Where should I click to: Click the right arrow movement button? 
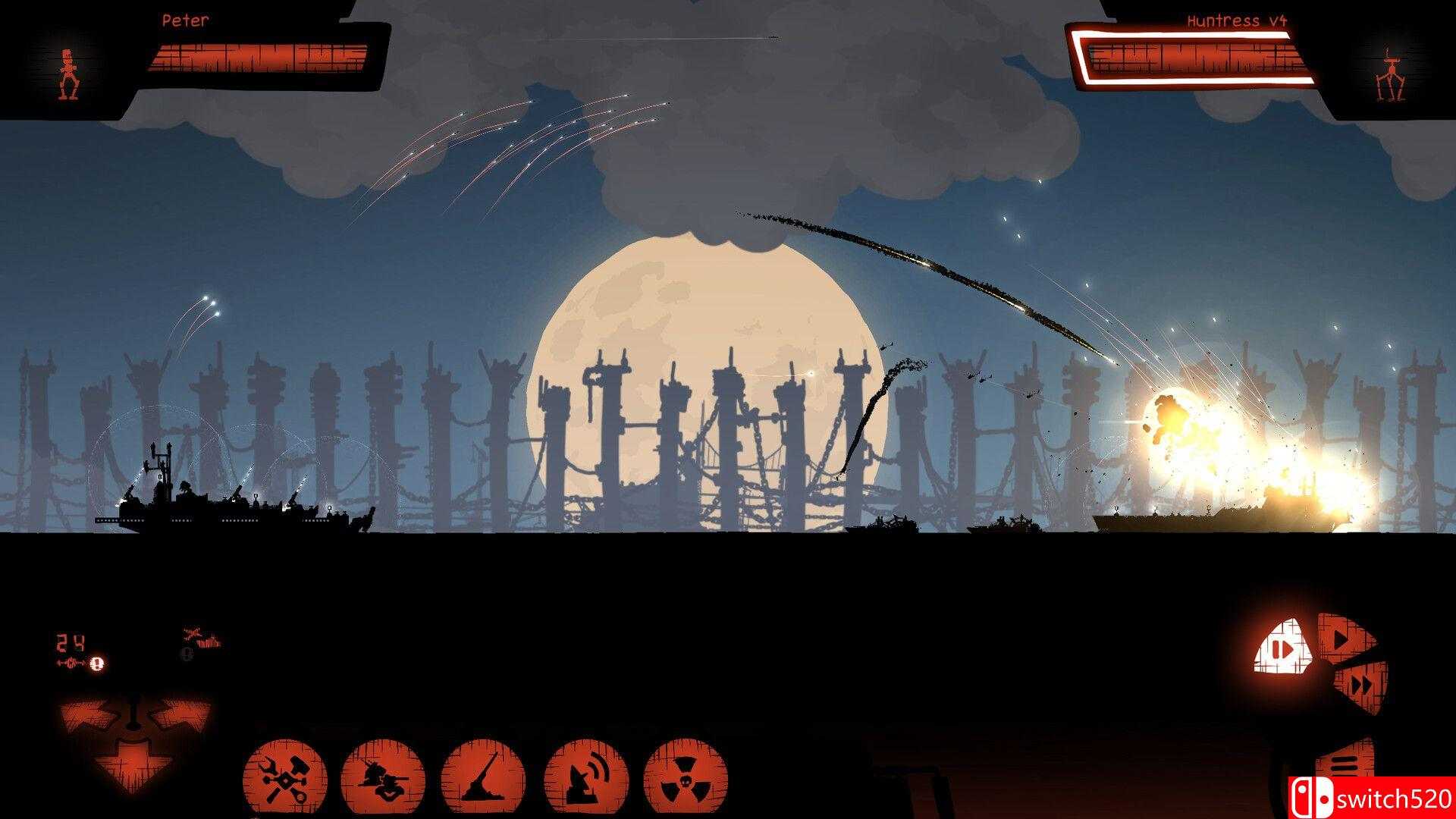(182, 717)
